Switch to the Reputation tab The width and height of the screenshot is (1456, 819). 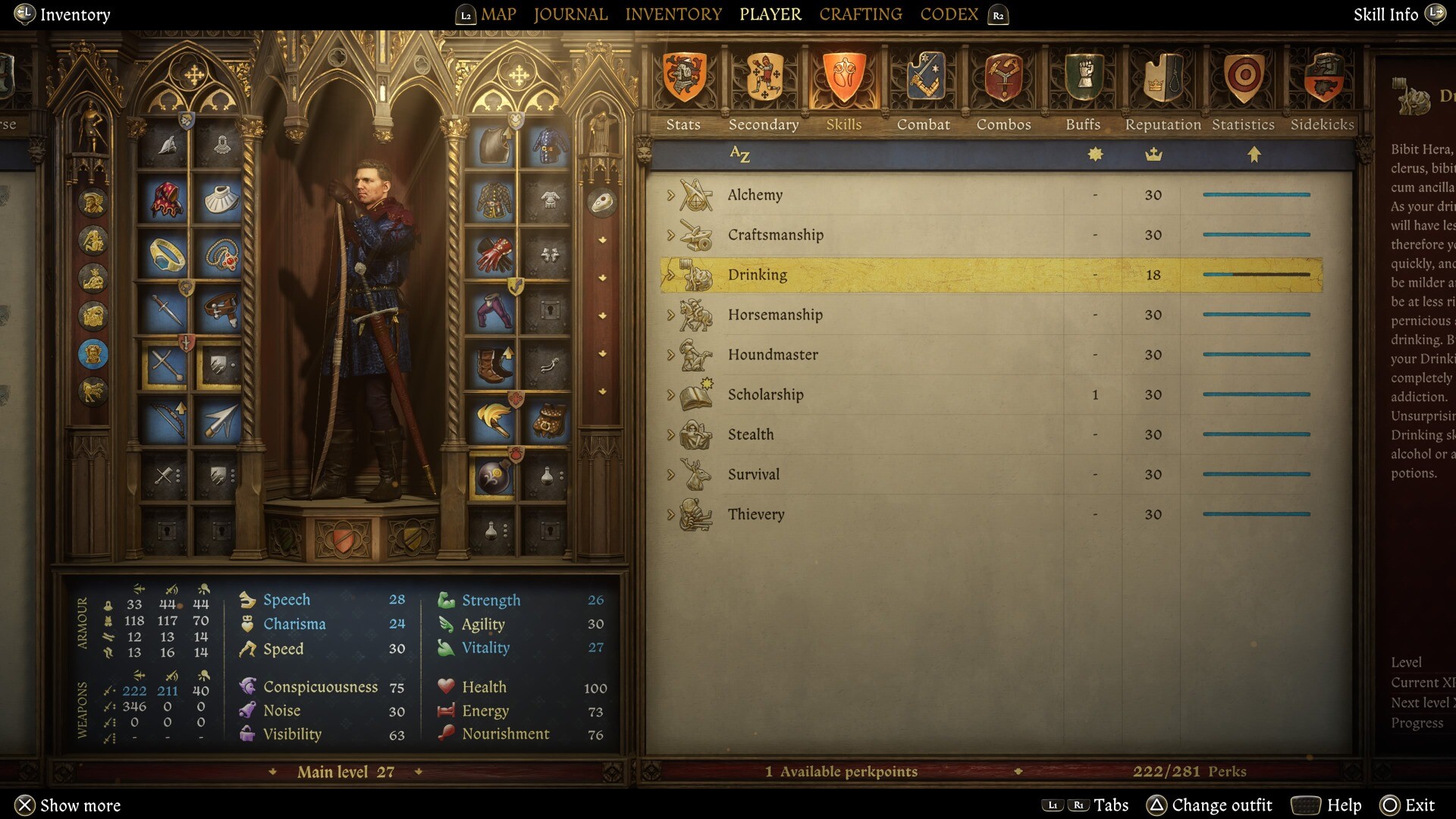click(x=1163, y=91)
